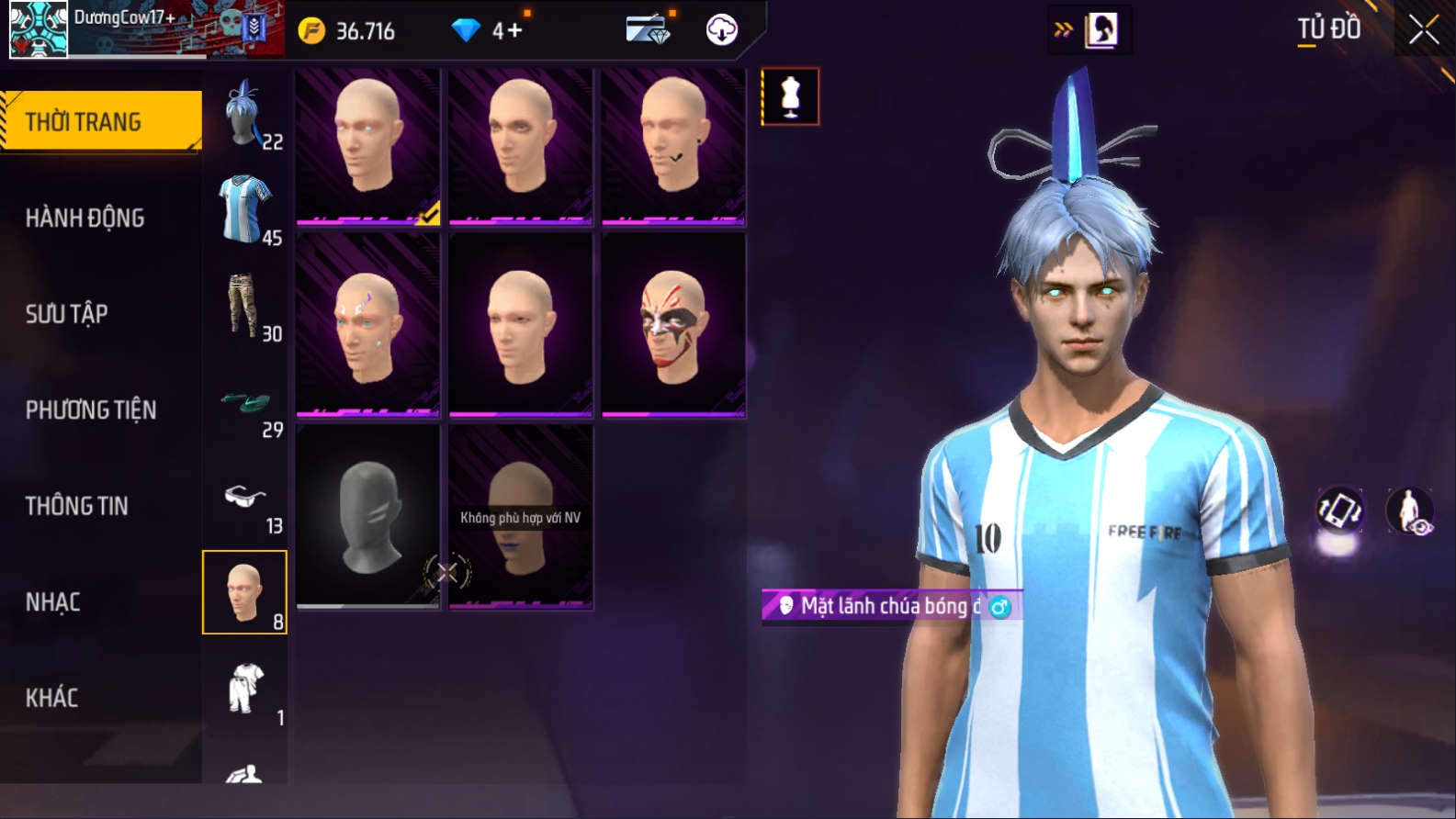Choose the blue hair headwear category
Screen dimensions: 1456x819
pos(244,115)
